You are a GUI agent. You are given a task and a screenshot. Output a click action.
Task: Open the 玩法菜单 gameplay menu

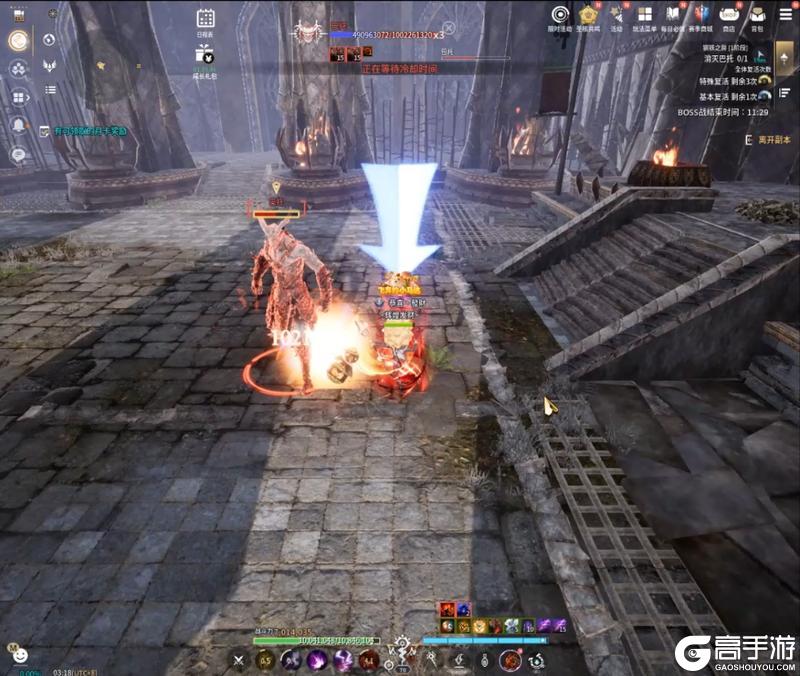coord(644,17)
